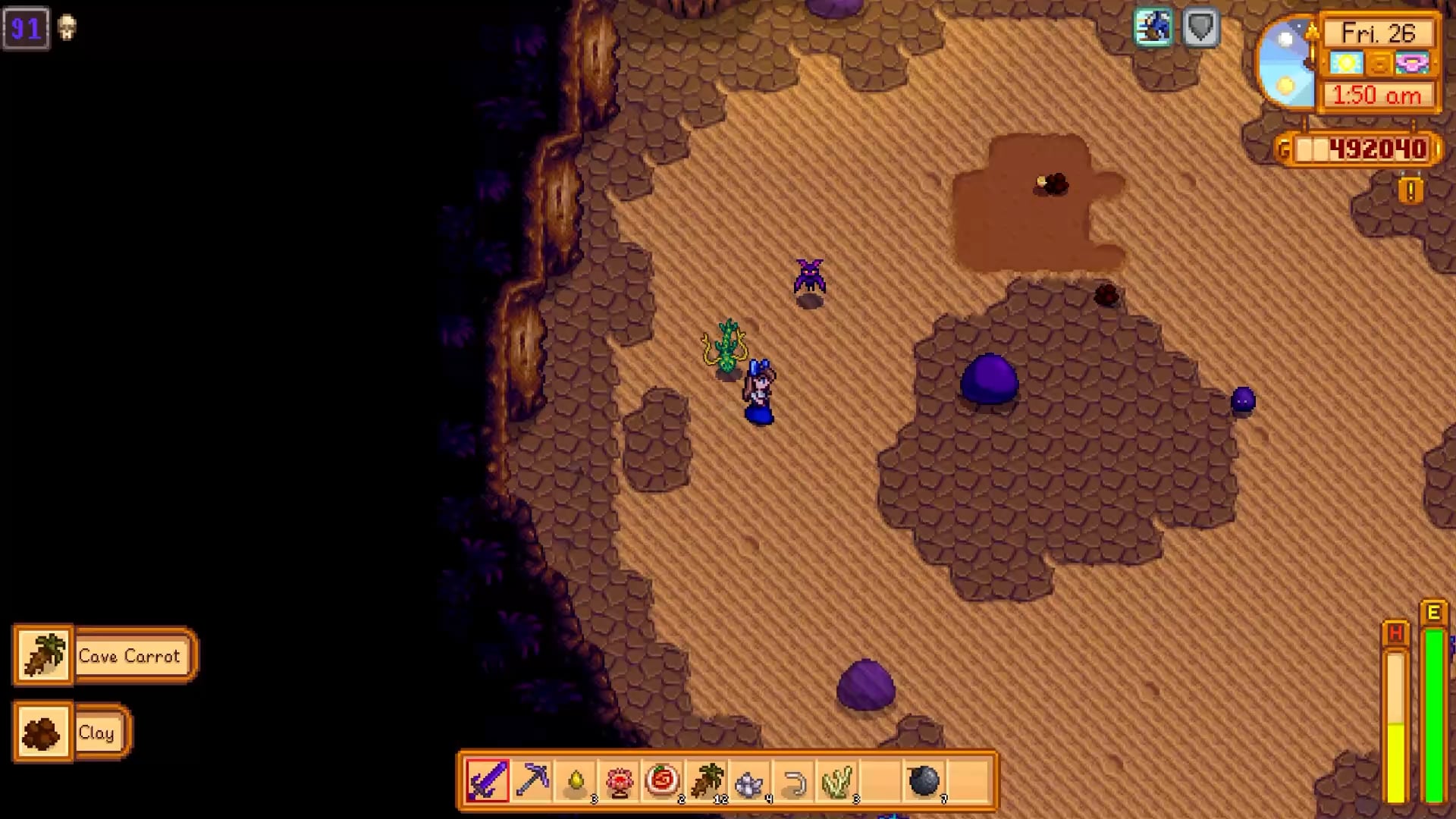Select the black bomb slot
This screenshot has height=819, width=1456.
click(x=924, y=780)
